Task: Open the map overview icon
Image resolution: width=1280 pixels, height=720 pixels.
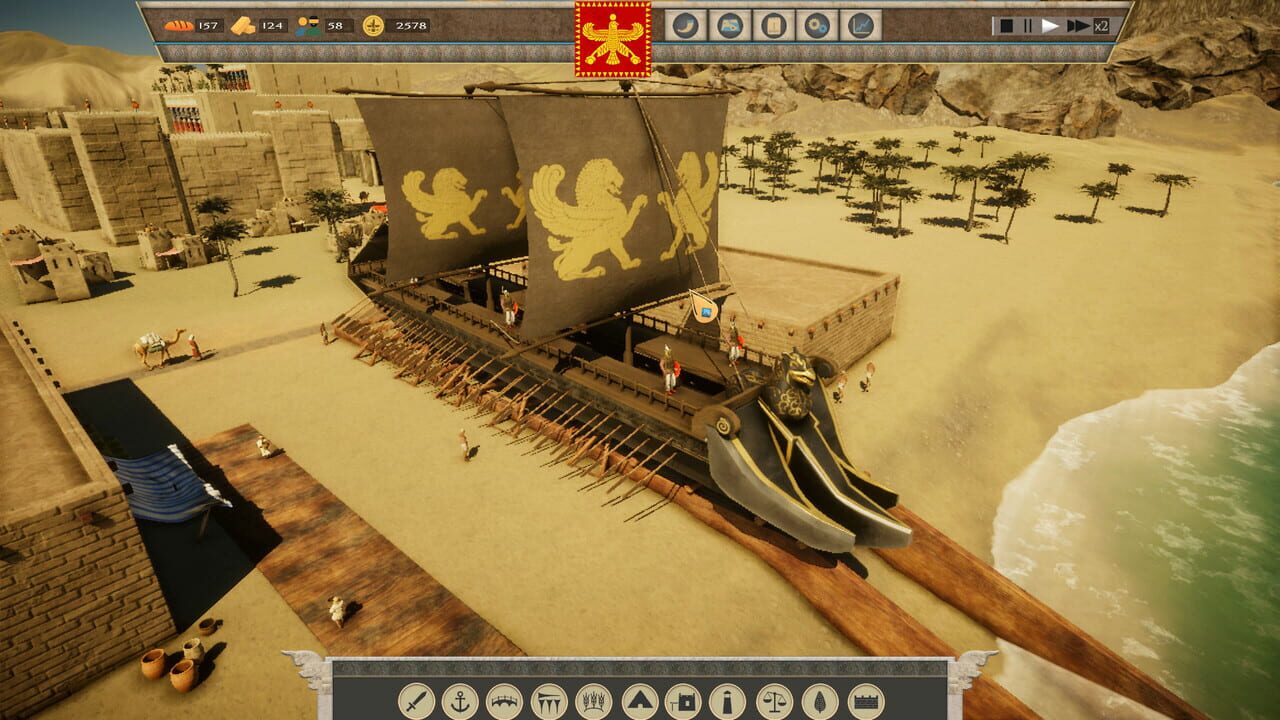Action: coord(728,27)
